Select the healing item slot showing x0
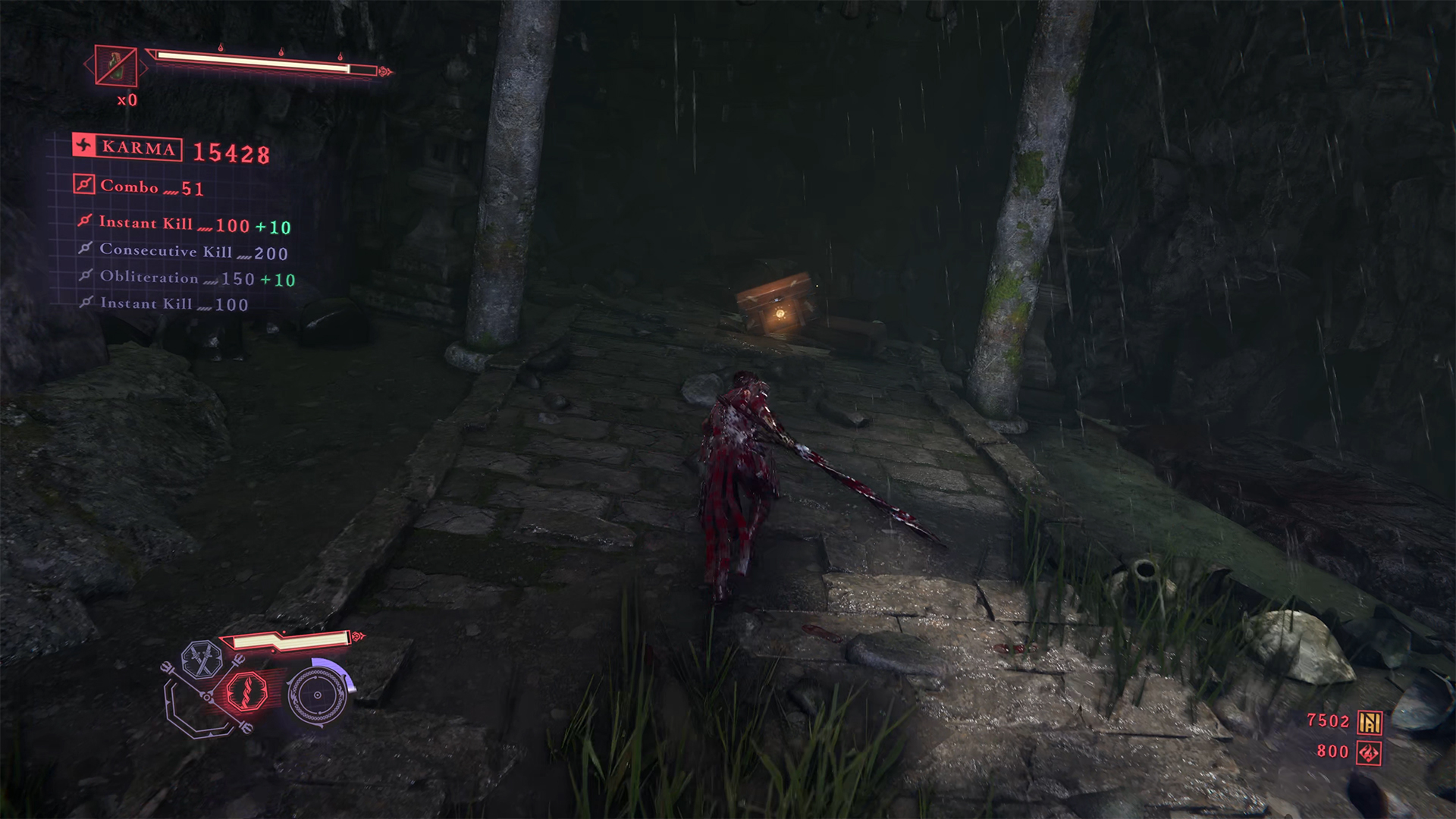 click(116, 66)
